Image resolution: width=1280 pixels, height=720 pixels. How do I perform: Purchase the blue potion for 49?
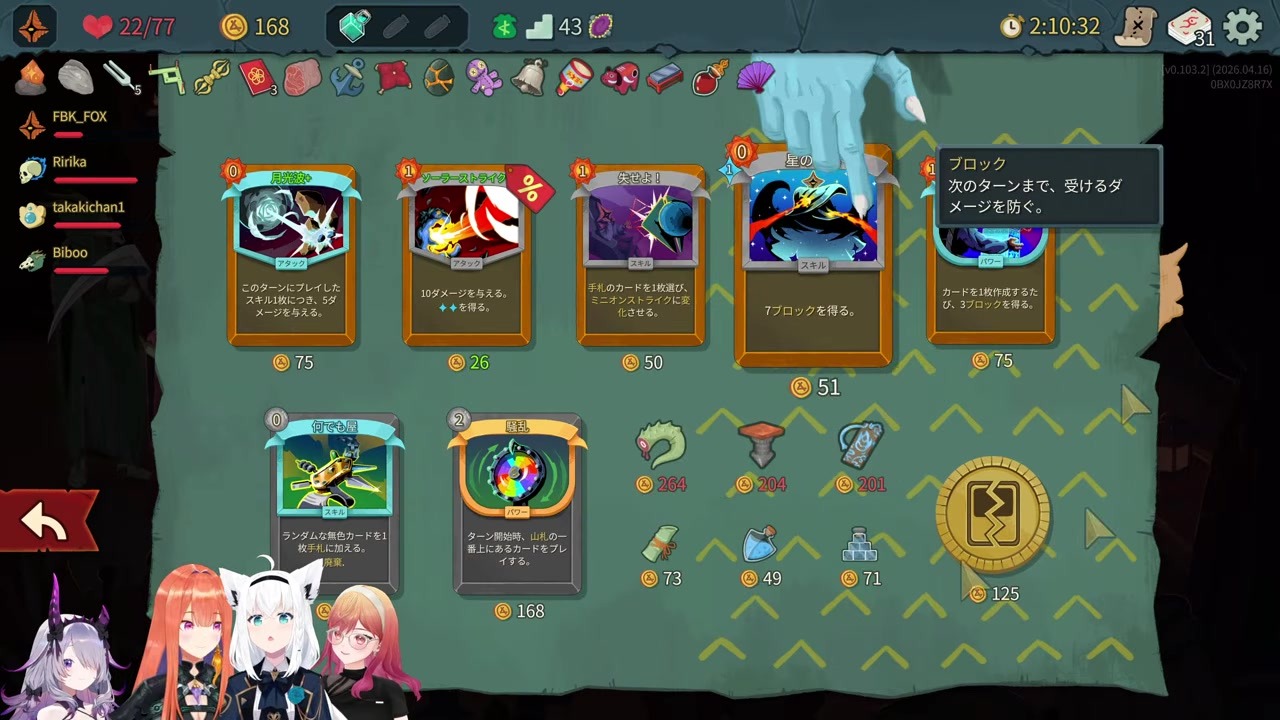click(760, 544)
